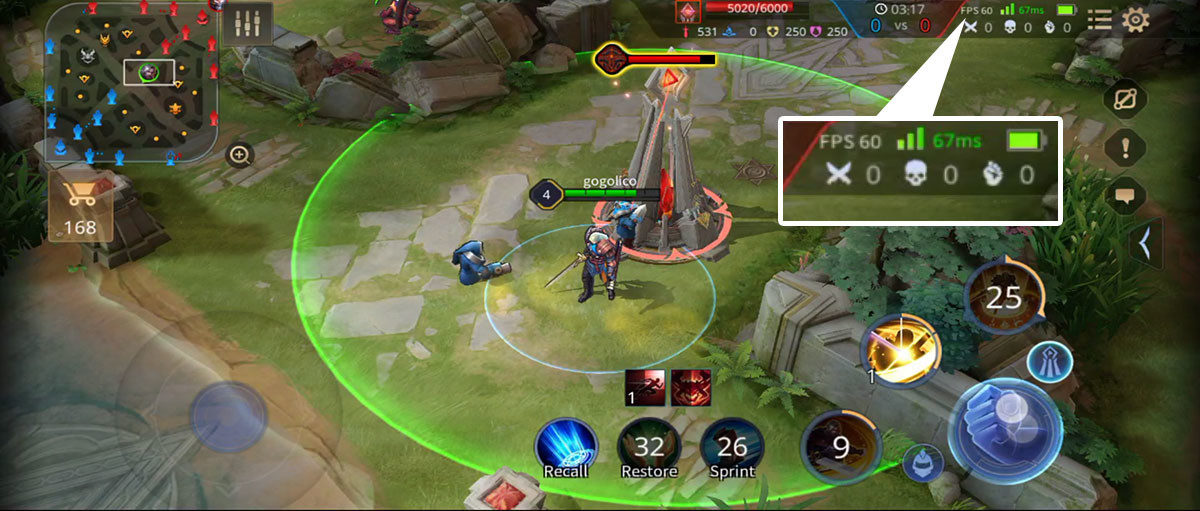The height and width of the screenshot is (511, 1200).
Task: Target minions with the small minion button
Action: [x=922, y=463]
